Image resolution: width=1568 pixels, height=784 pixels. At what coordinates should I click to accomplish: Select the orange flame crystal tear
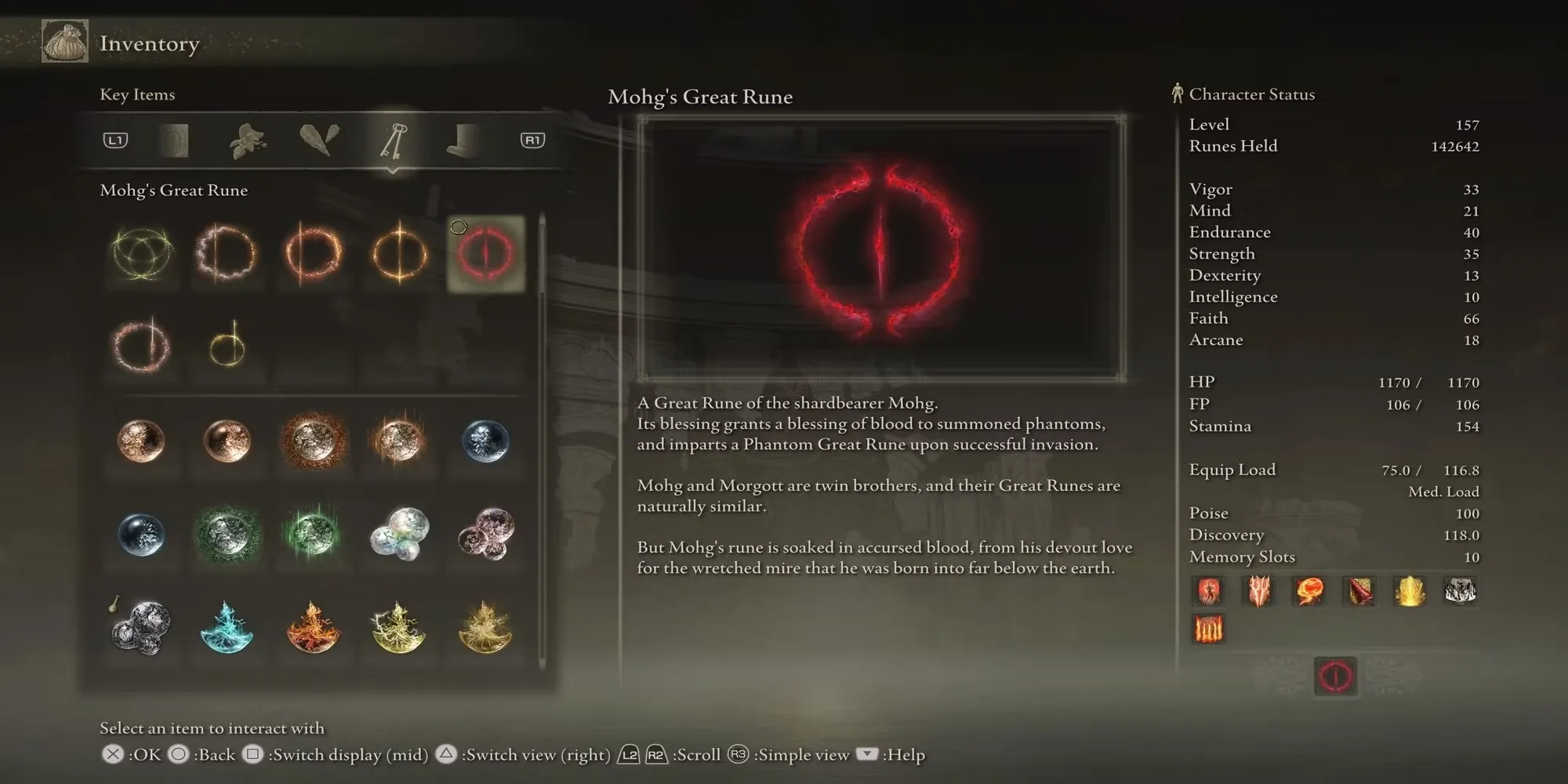click(314, 627)
